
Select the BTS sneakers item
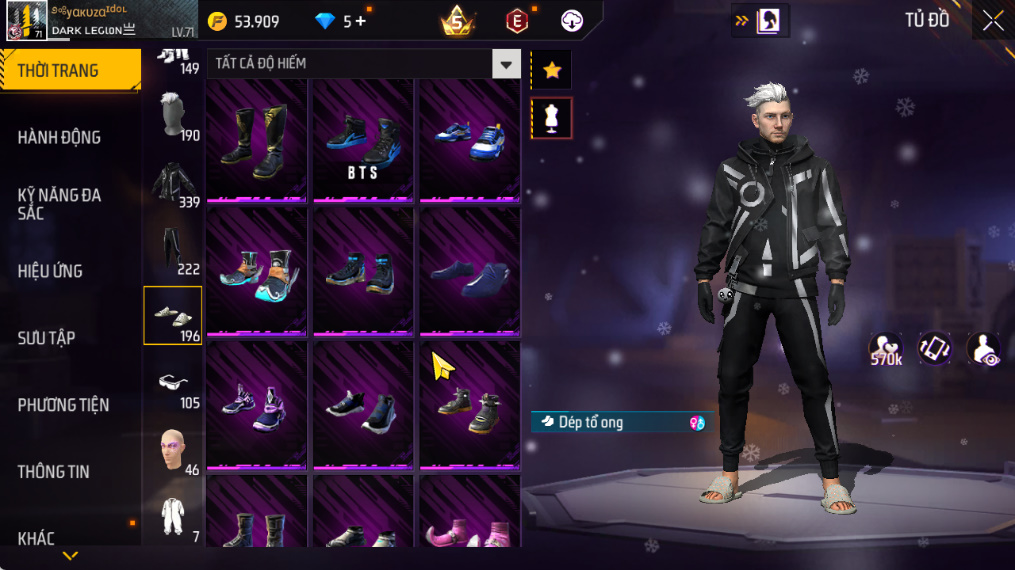pos(363,140)
